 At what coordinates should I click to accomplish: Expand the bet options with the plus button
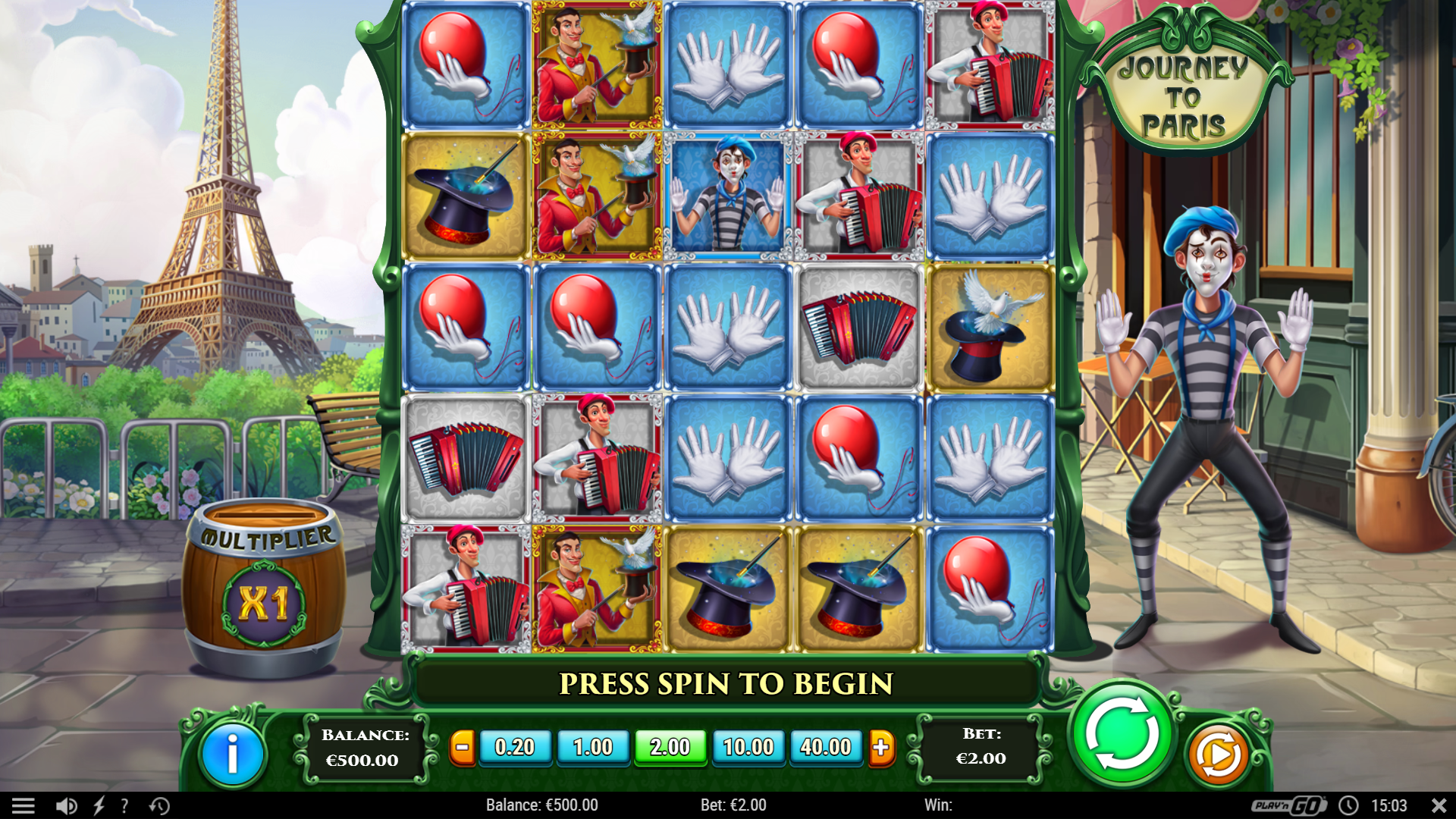(881, 747)
